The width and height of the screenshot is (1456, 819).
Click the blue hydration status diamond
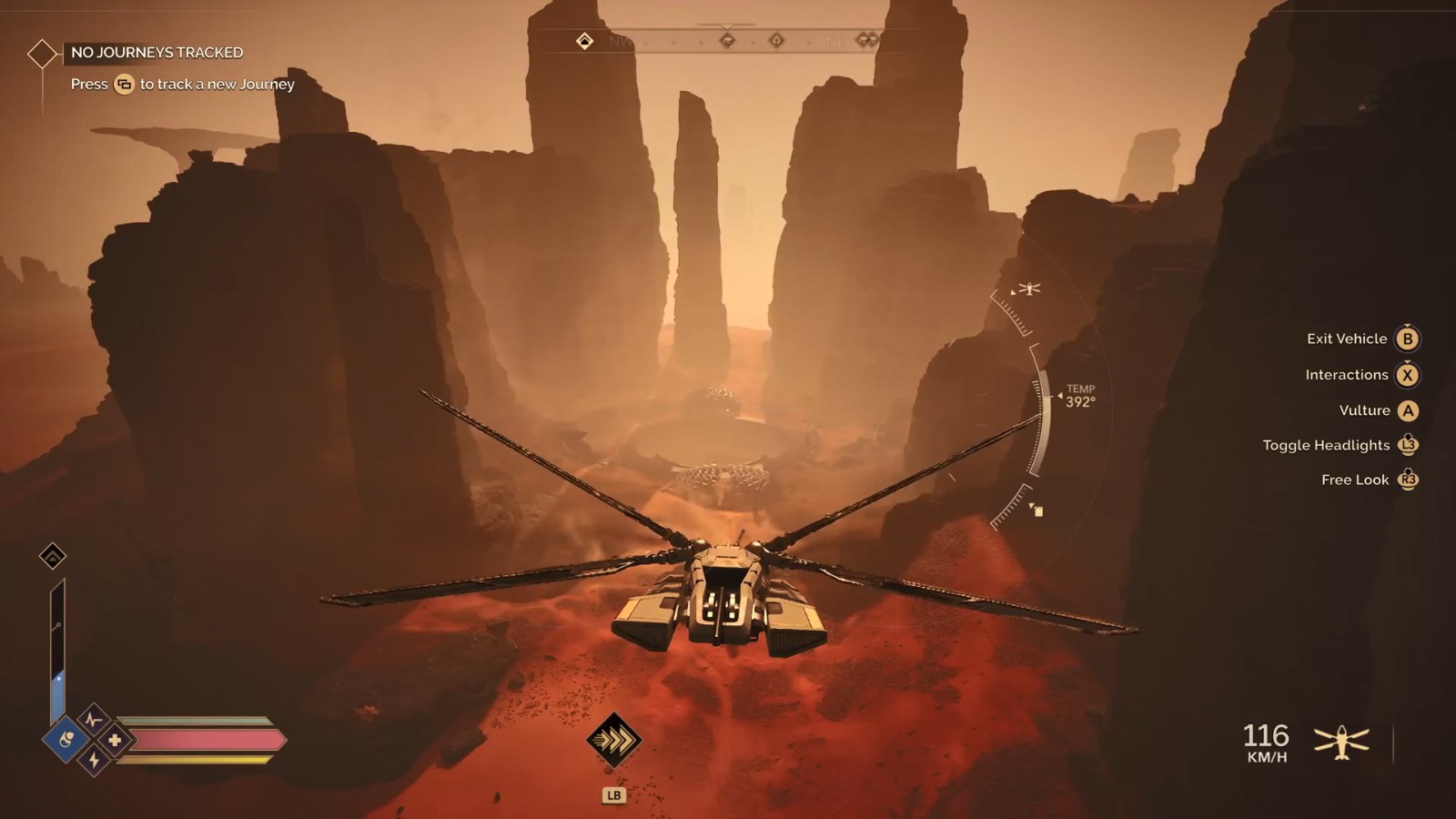coord(66,739)
